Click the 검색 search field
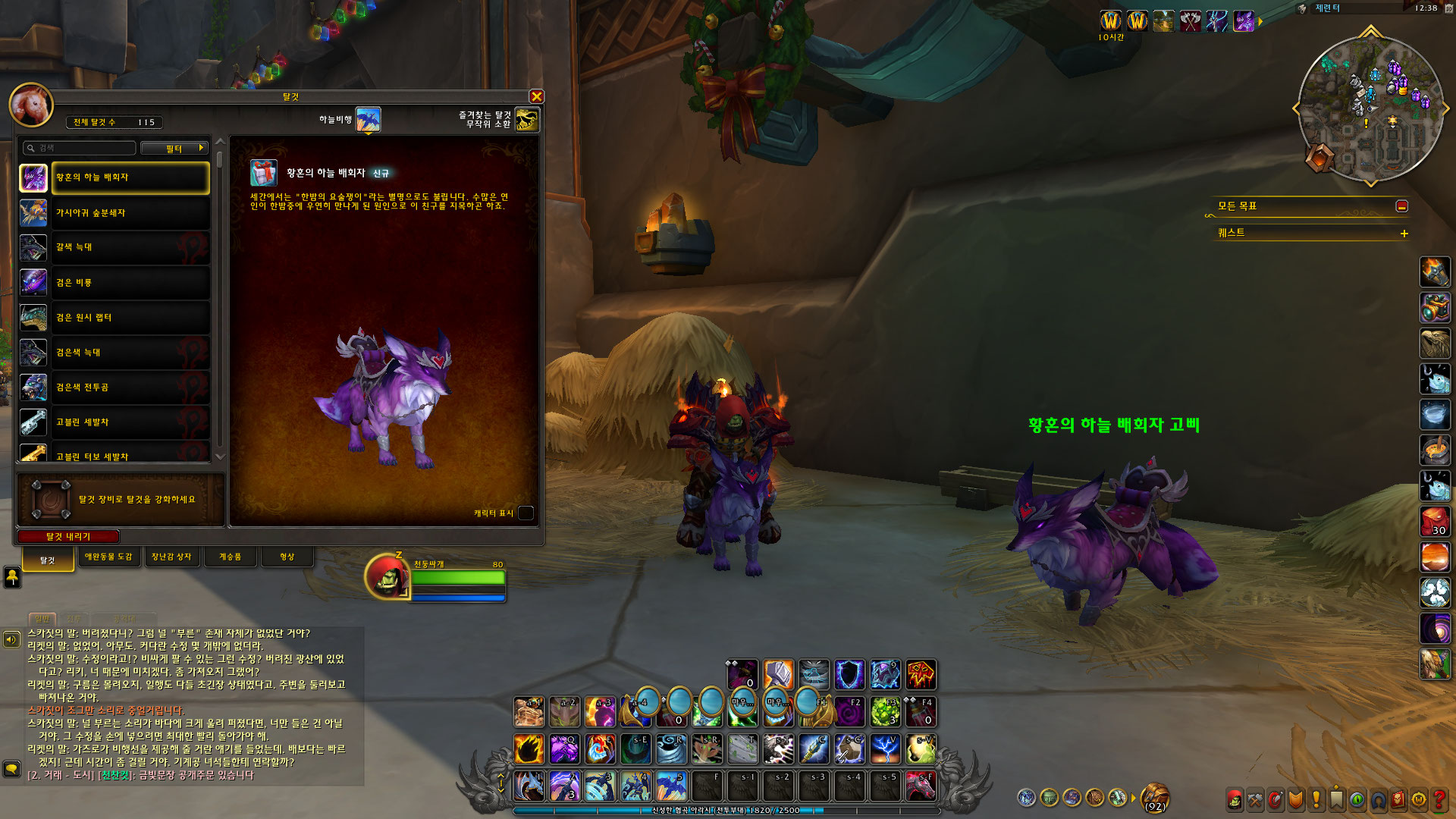The height and width of the screenshot is (819, 1456). point(76,148)
